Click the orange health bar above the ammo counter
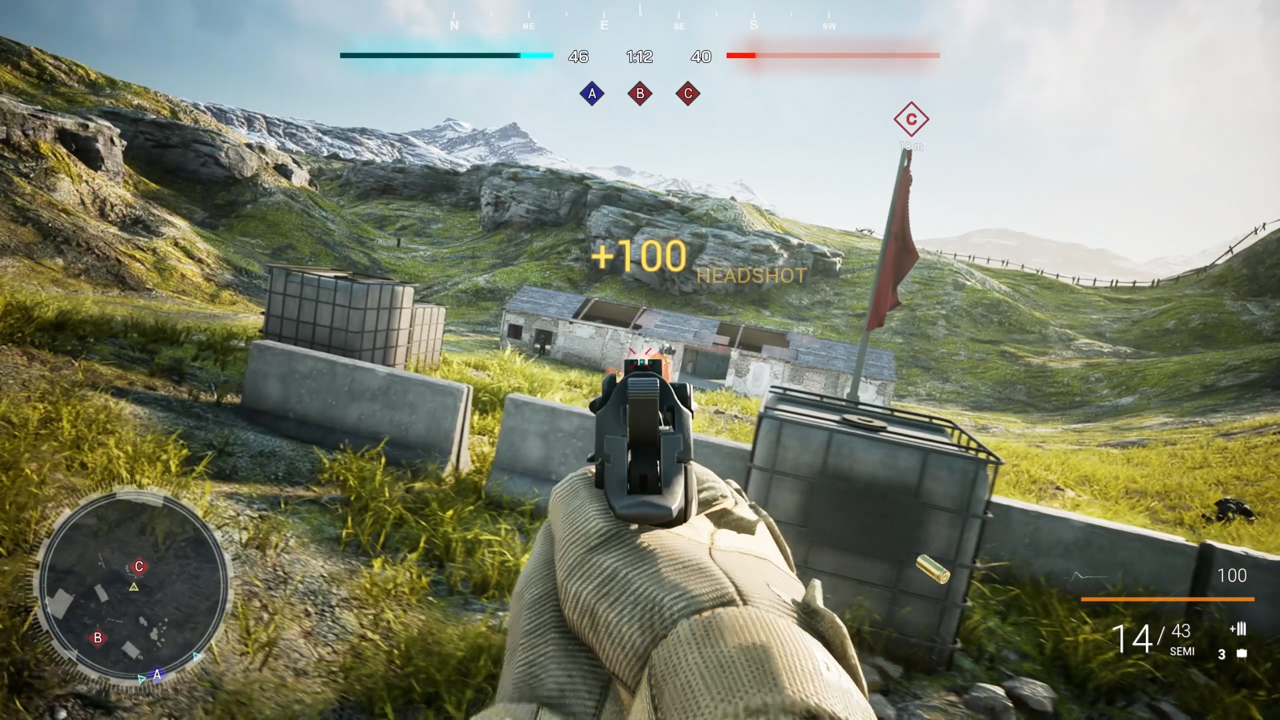This screenshot has width=1280, height=720. (1167, 599)
